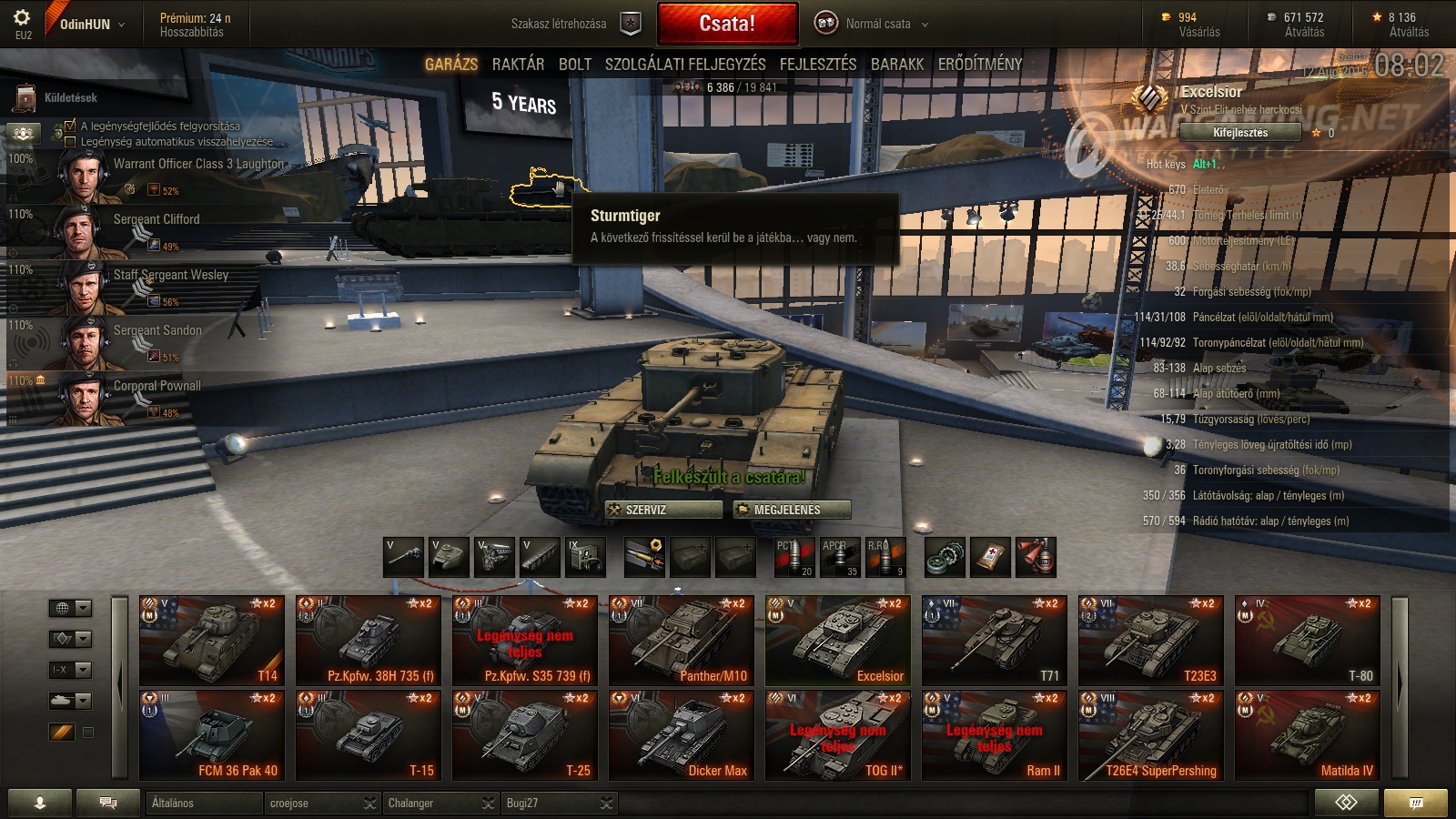This screenshot has width=1456, height=819.
Task: Choose the T26E4 SuperPershing tank
Action: 1150,734
